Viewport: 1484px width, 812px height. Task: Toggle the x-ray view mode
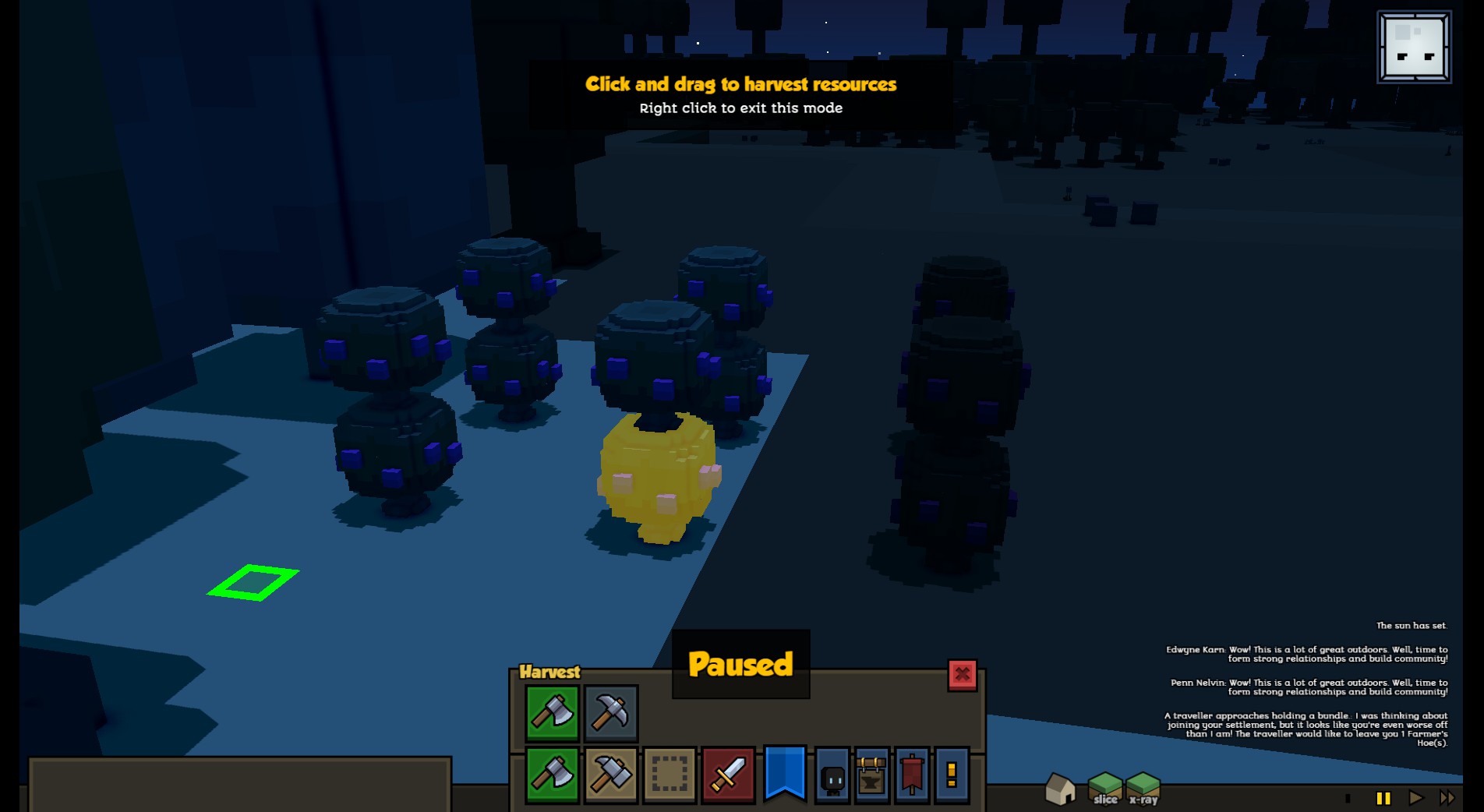(x=1143, y=788)
